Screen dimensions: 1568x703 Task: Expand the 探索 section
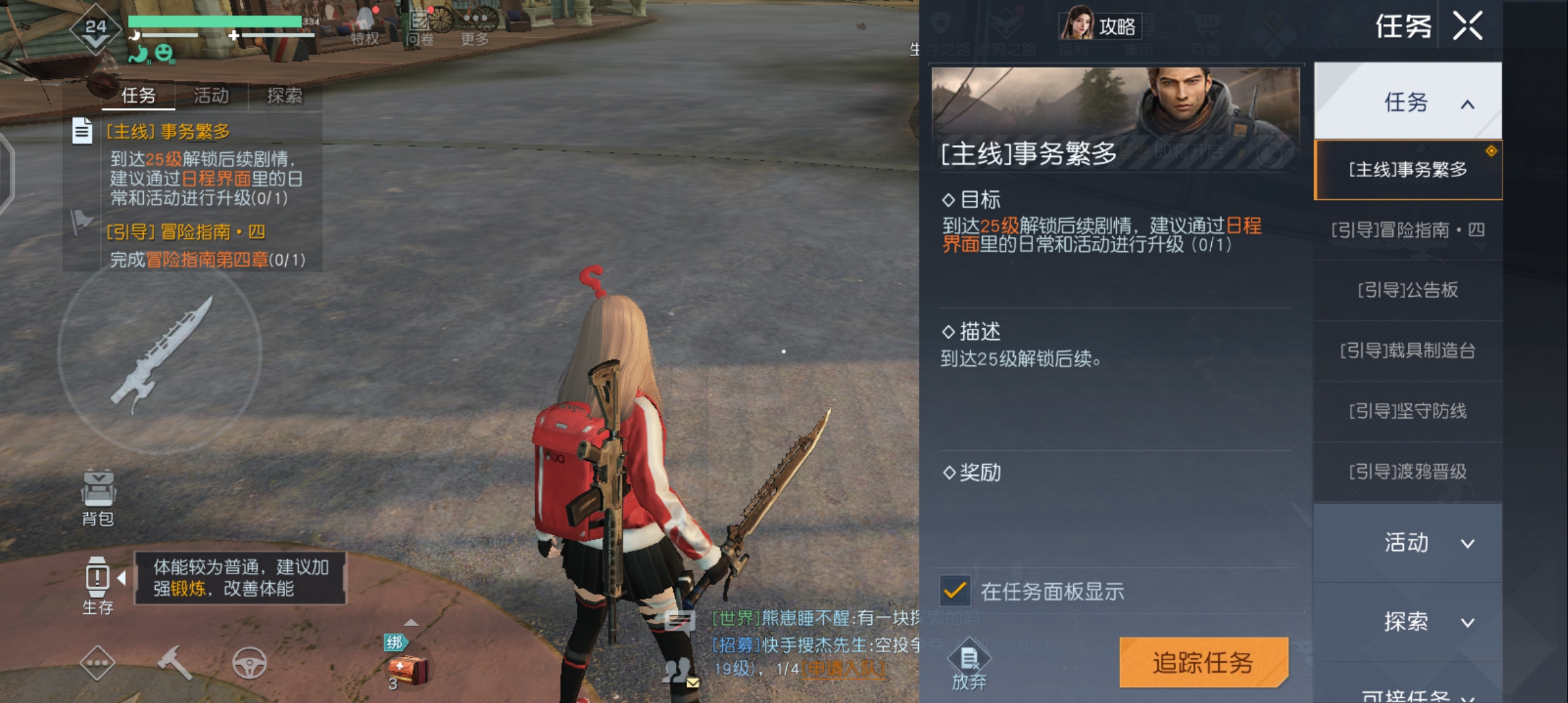(1407, 622)
